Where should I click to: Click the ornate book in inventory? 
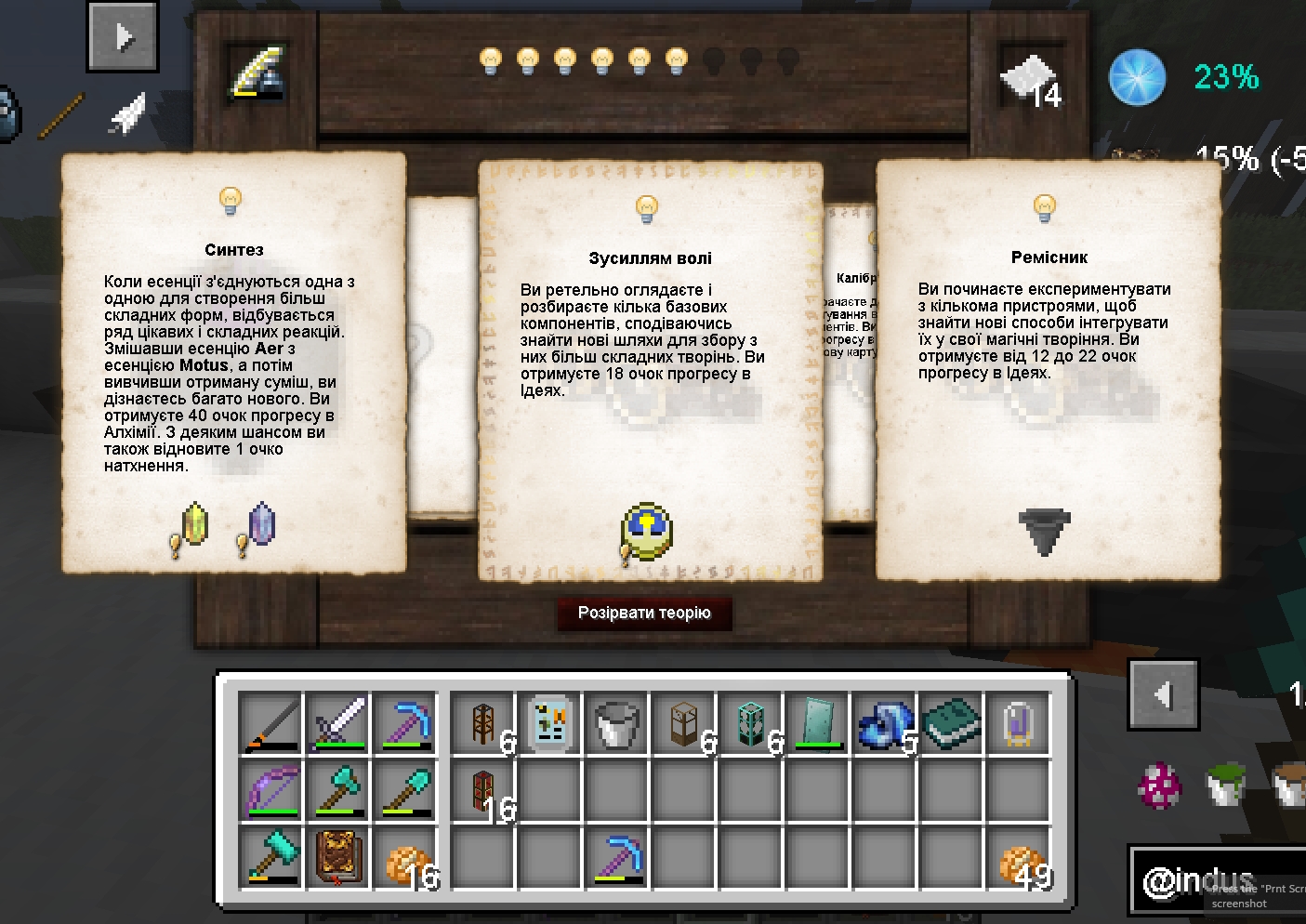pos(338,858)
